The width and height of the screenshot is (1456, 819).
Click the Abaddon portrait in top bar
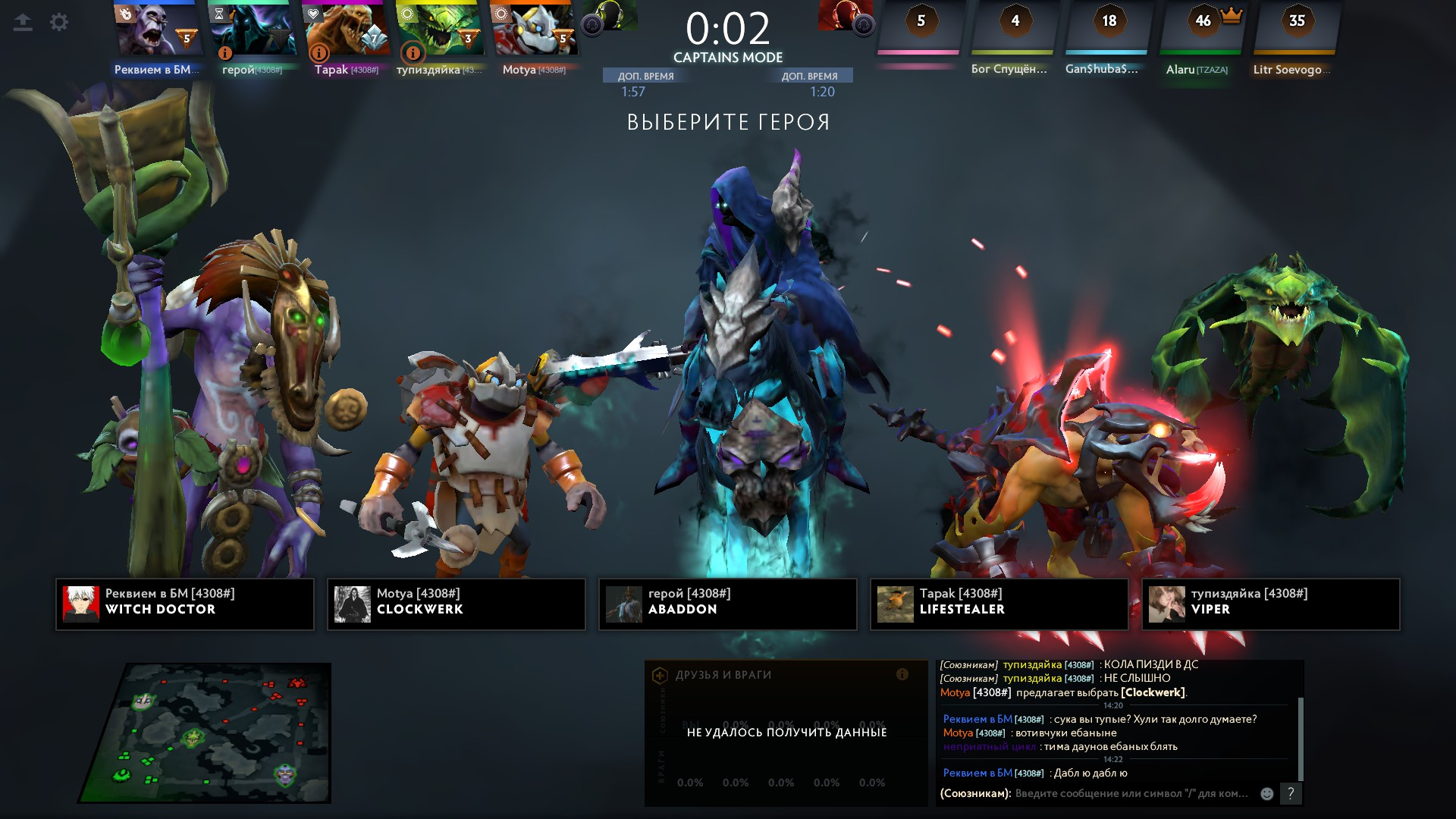pyautogui.click(x=253, y=29)
